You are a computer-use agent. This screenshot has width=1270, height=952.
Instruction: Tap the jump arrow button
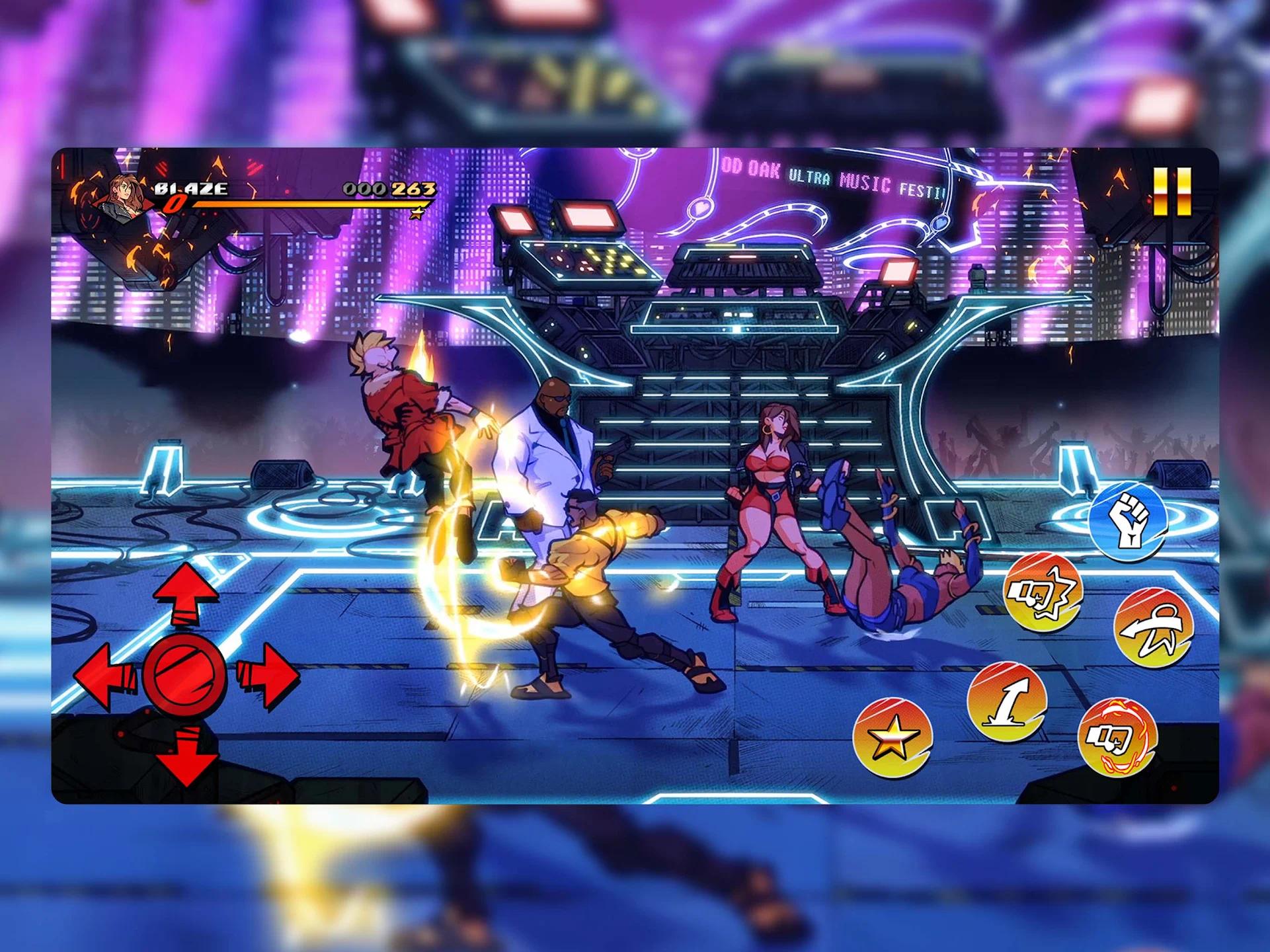[1006, 701]
